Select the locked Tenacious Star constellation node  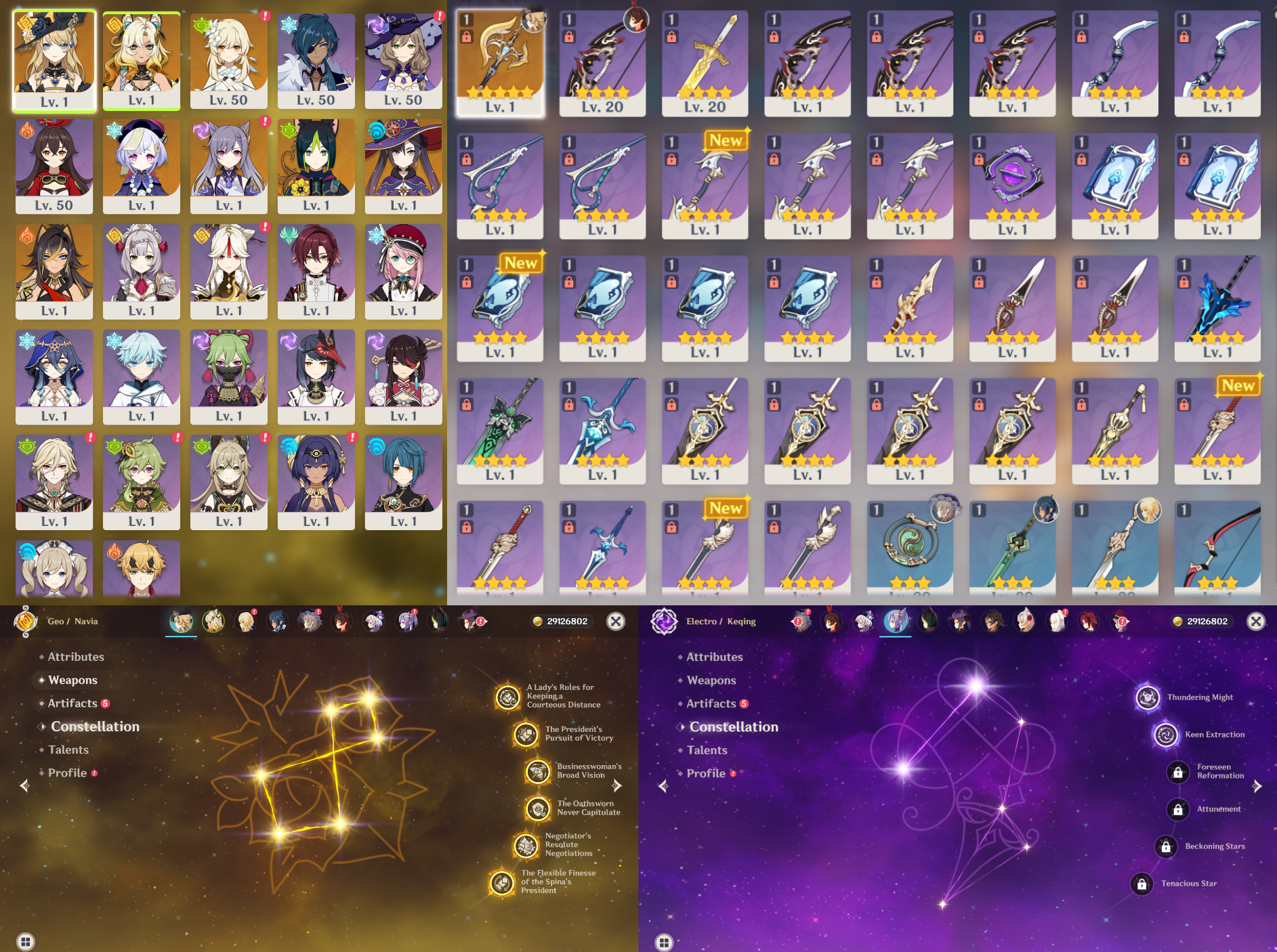click(x=1144, y=883)
